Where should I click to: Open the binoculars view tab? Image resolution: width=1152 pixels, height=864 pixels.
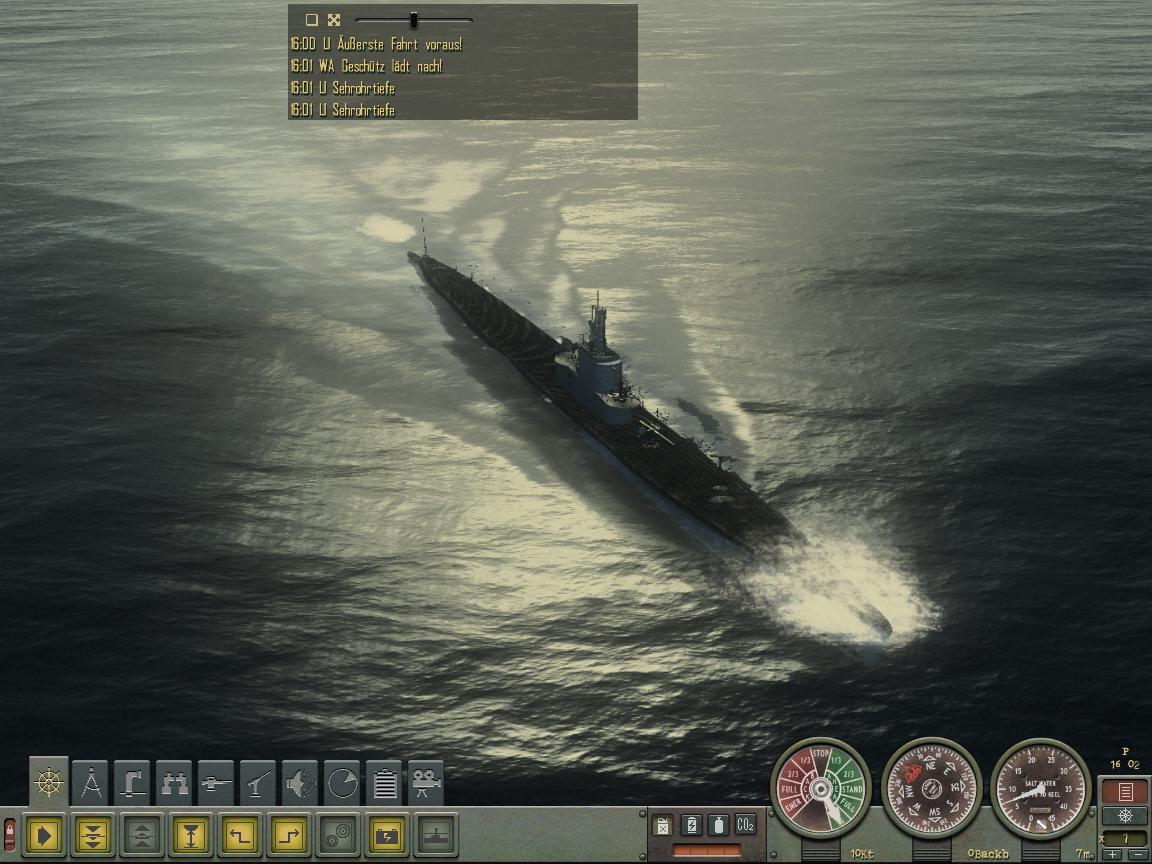(174, 782)
